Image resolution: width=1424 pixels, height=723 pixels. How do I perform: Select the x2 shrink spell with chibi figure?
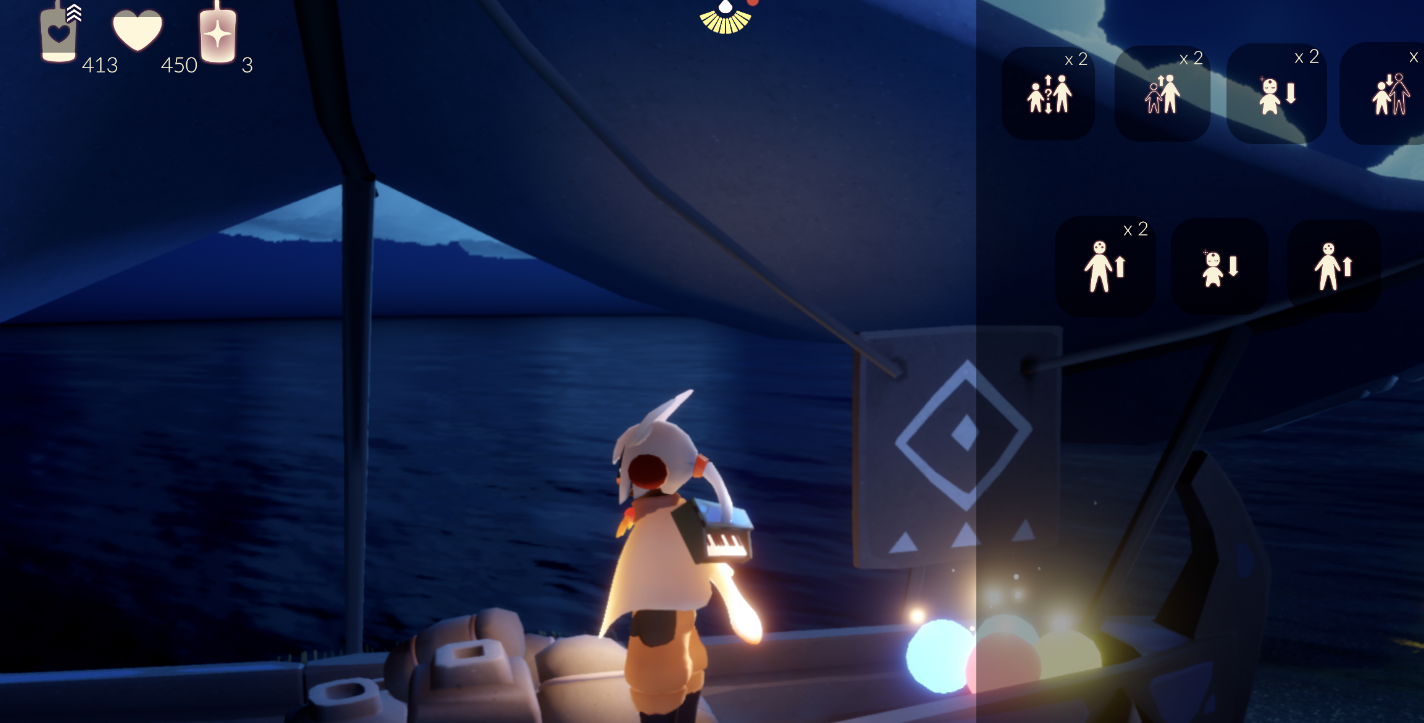pos(1276,94)
